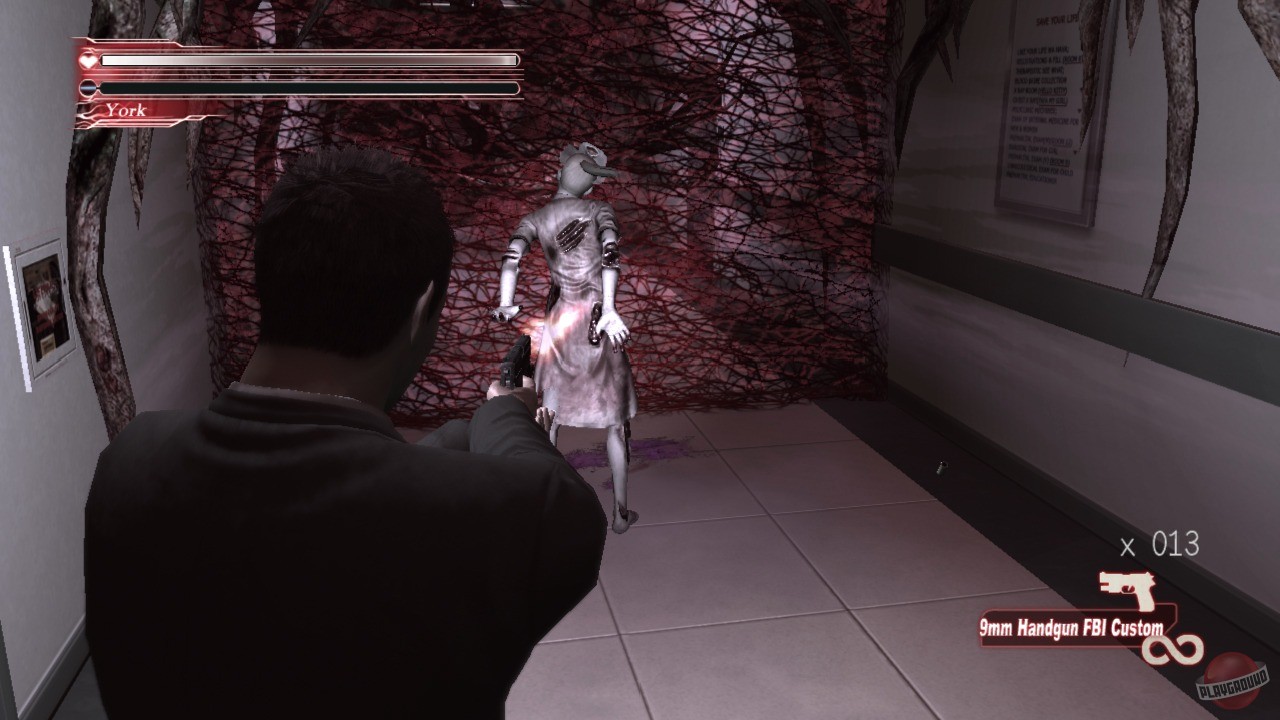
Task: Select the heart icon beside the health bar
Action: tap(88, 59)
